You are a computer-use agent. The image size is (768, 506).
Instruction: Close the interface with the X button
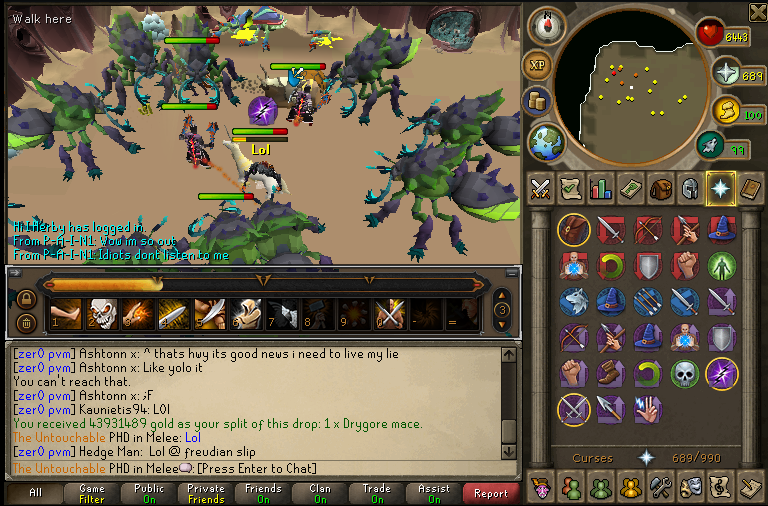(757, 12)
